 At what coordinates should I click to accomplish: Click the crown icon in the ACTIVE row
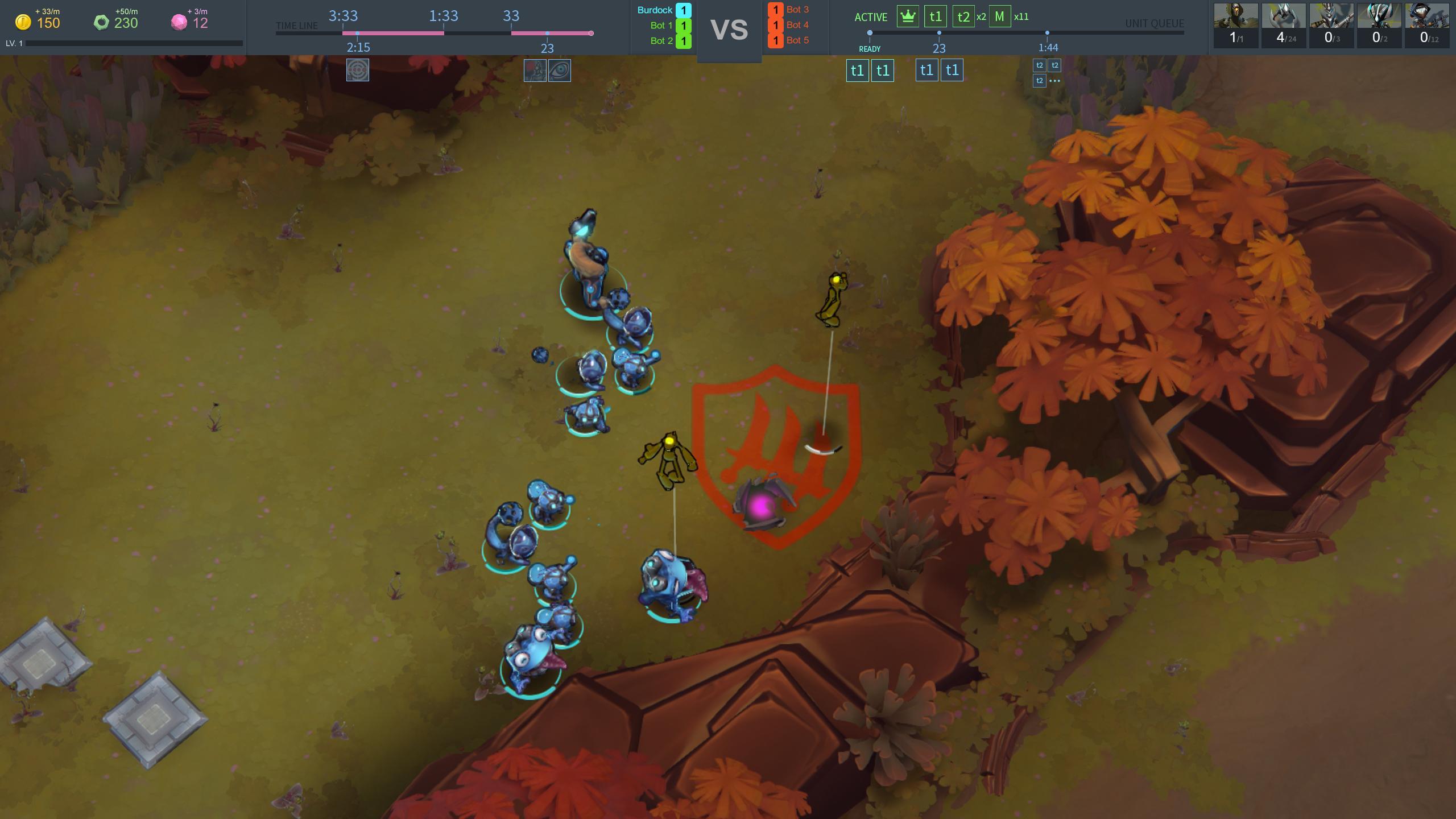908,16
